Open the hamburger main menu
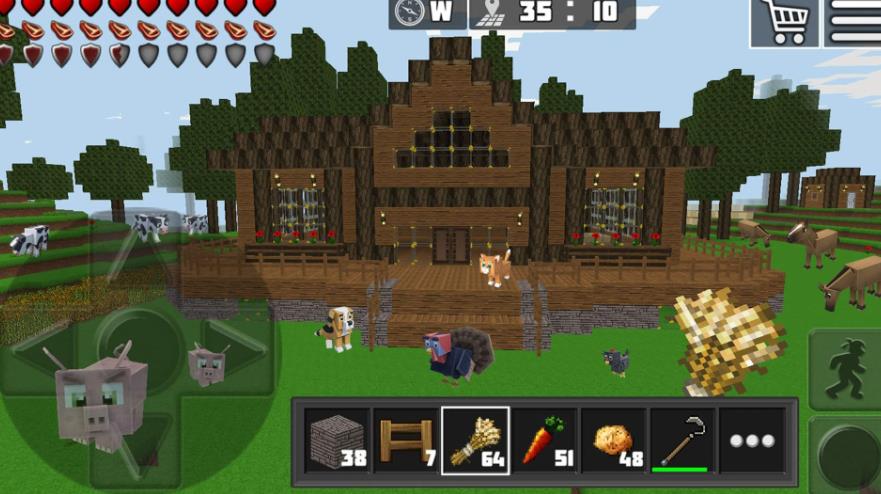Screen dimensions: 881x494 point(853,22)
